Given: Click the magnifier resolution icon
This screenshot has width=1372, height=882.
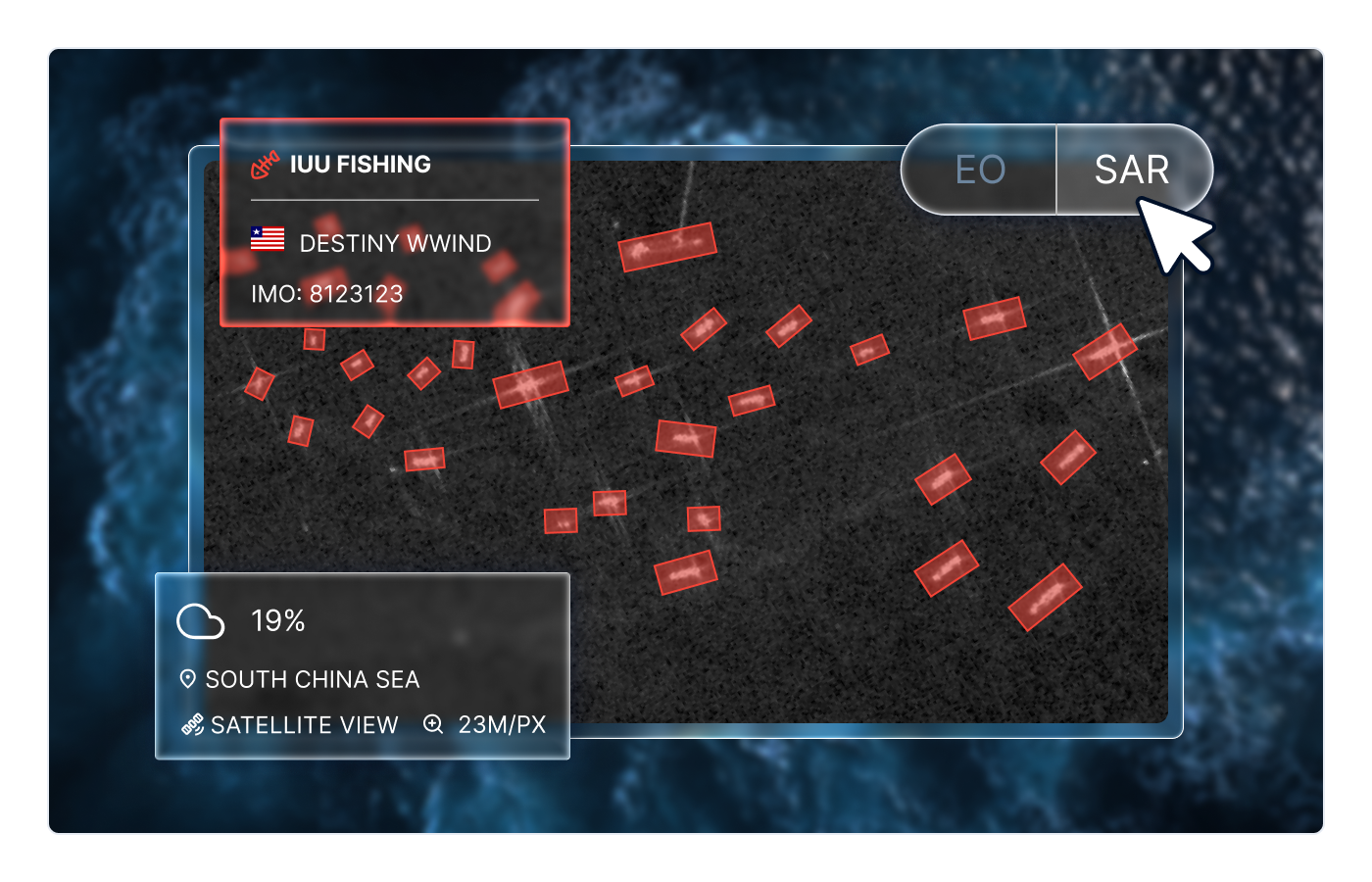Looking at the screenshot, I should (433, 725).
